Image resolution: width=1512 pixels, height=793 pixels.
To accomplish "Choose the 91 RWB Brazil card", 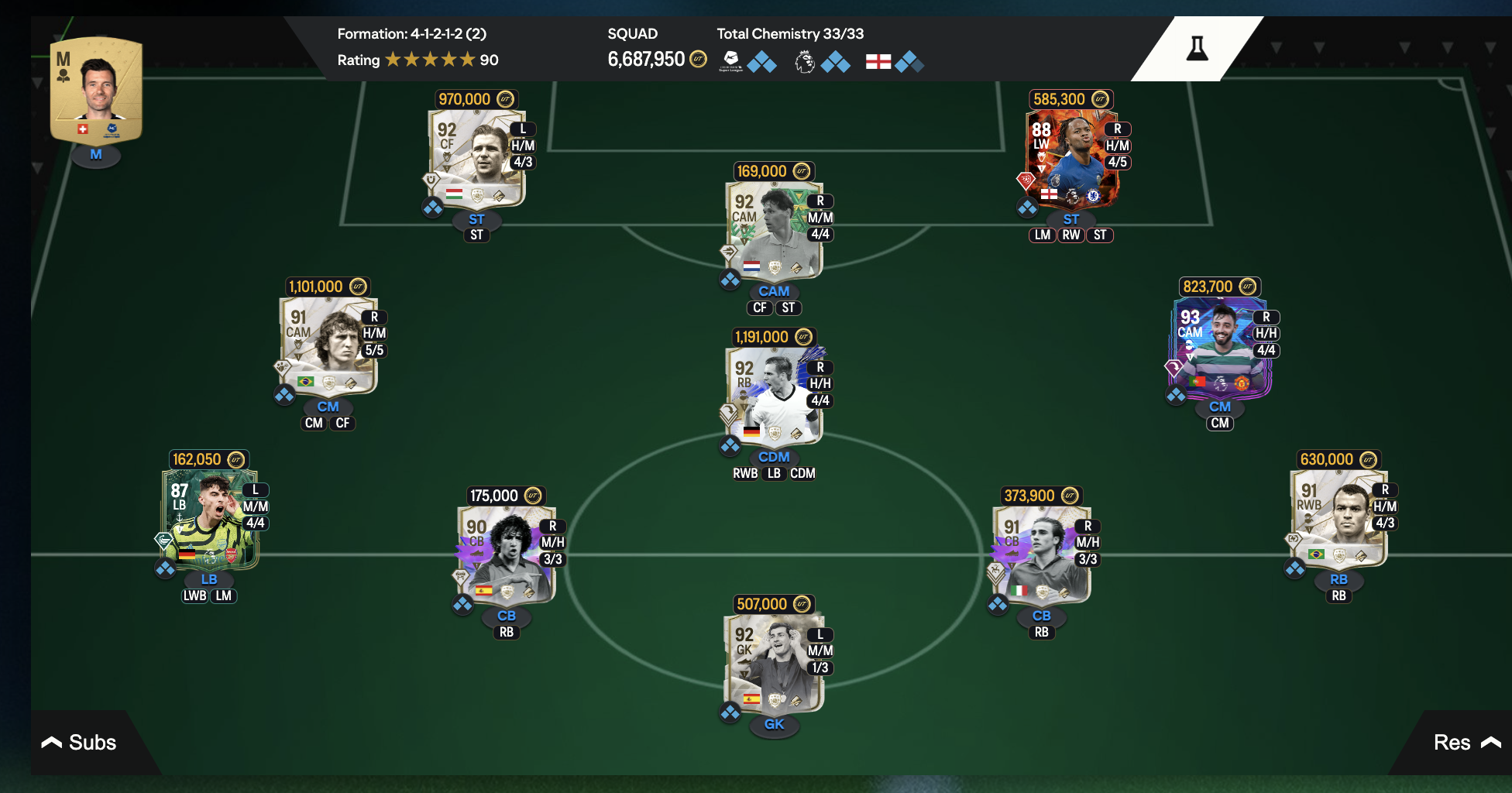I will tap(1338, 519).
